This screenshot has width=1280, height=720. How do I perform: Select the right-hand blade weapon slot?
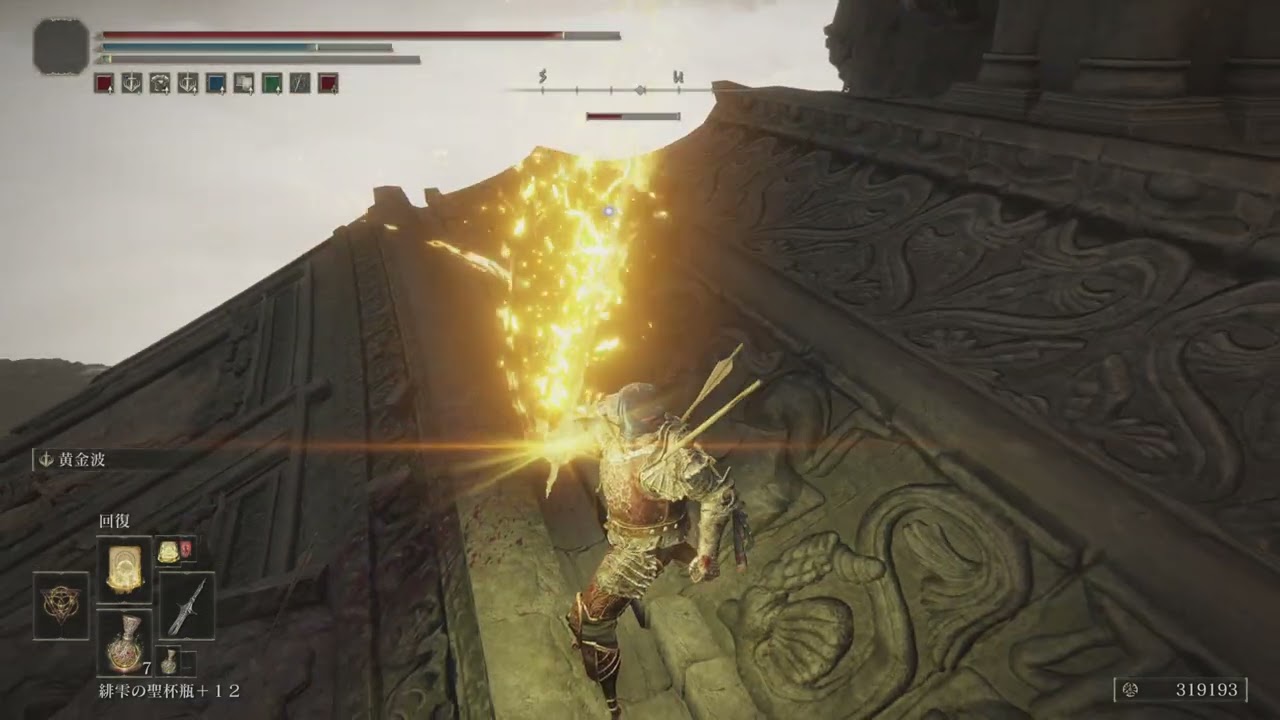coord(186,605)
